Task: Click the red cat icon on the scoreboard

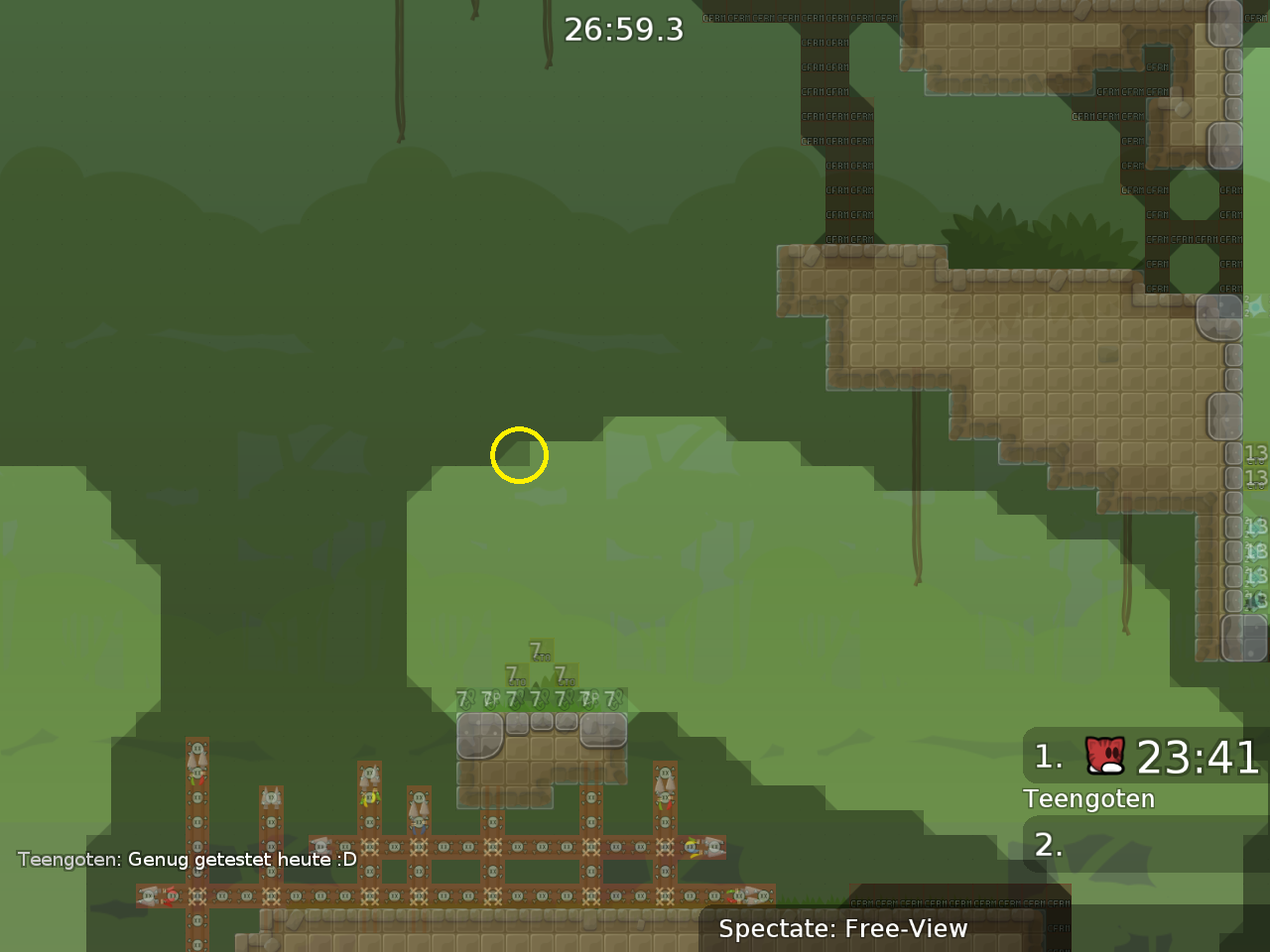Action: click(1104, 758)
